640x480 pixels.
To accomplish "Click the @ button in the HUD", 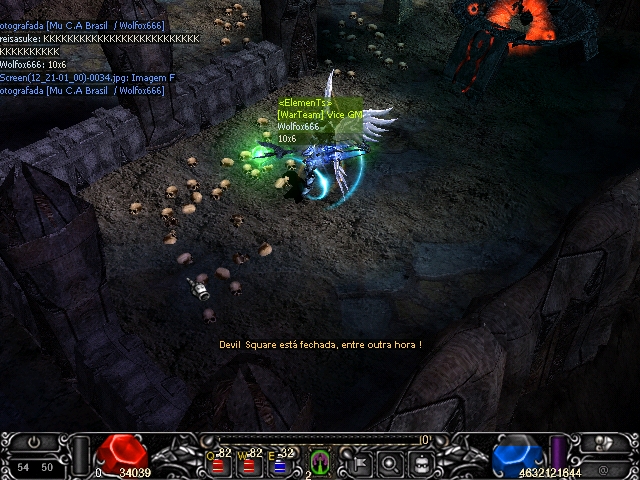I will [602, 468].
